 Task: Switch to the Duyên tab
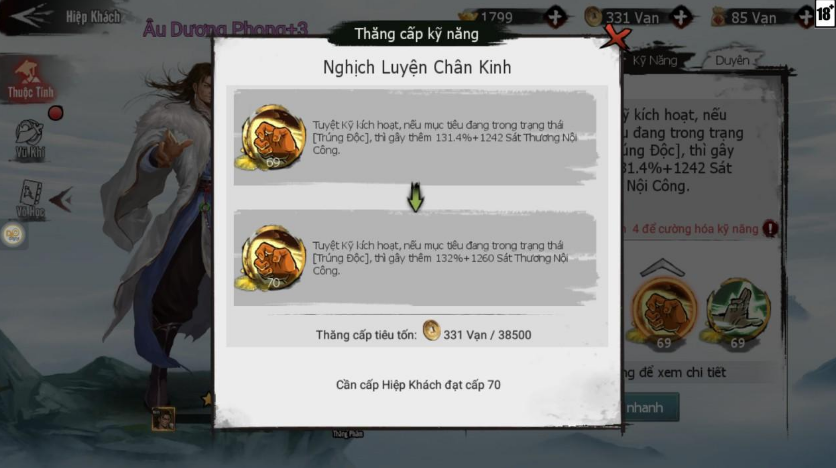tap(732, 61)
